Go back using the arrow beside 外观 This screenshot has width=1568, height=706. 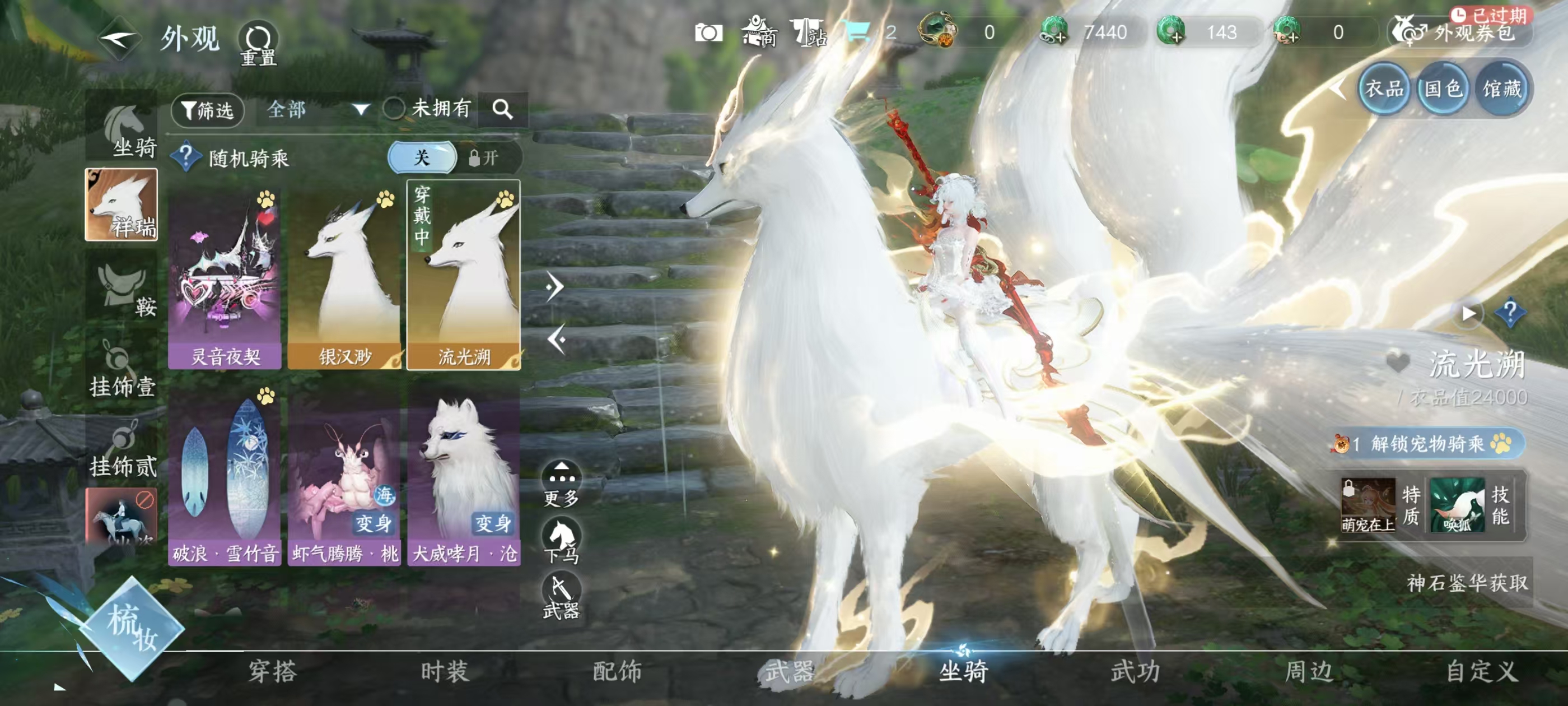tap(119, 40)
